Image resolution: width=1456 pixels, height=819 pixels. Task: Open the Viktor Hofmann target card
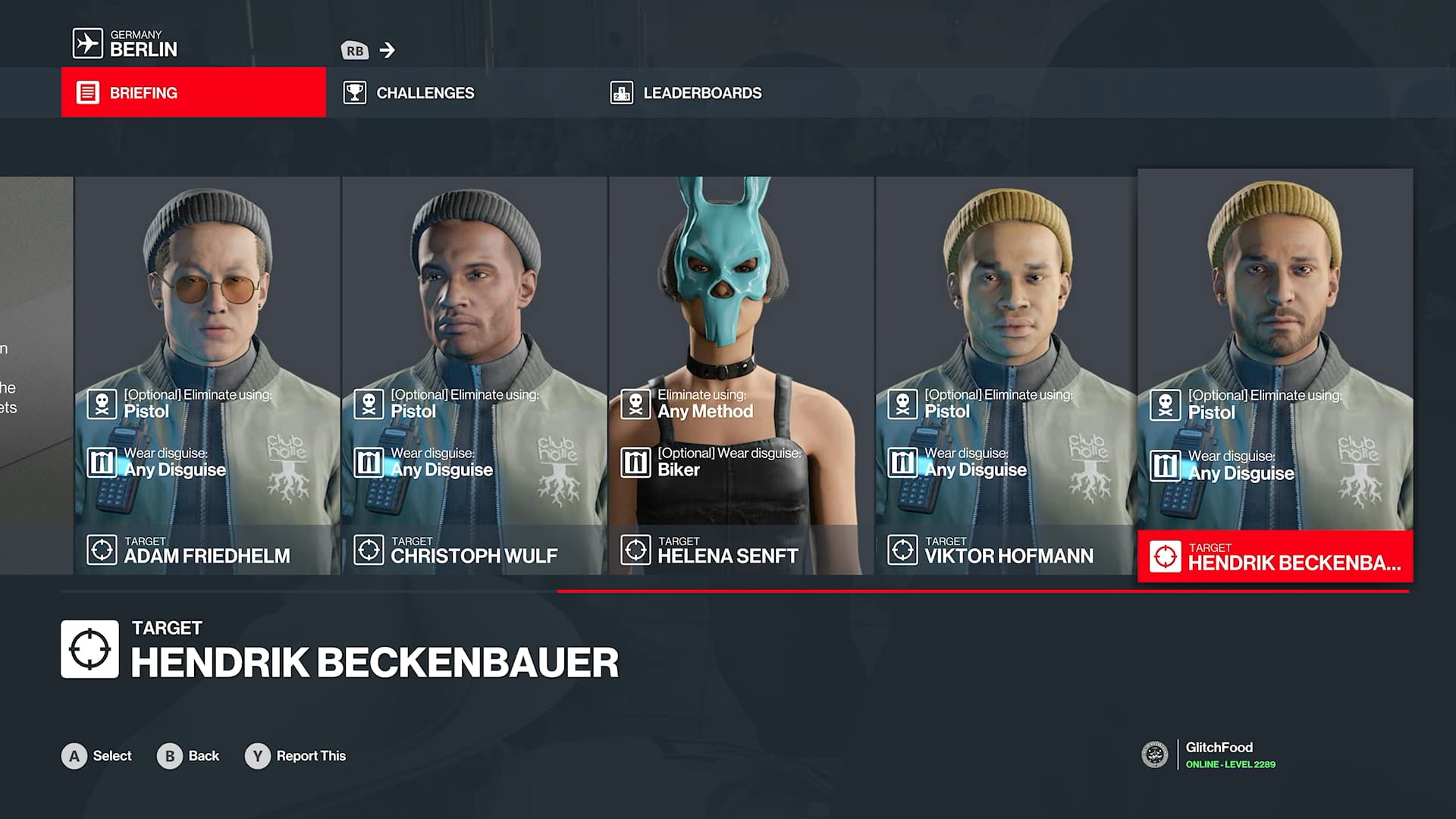point(1006,375)
